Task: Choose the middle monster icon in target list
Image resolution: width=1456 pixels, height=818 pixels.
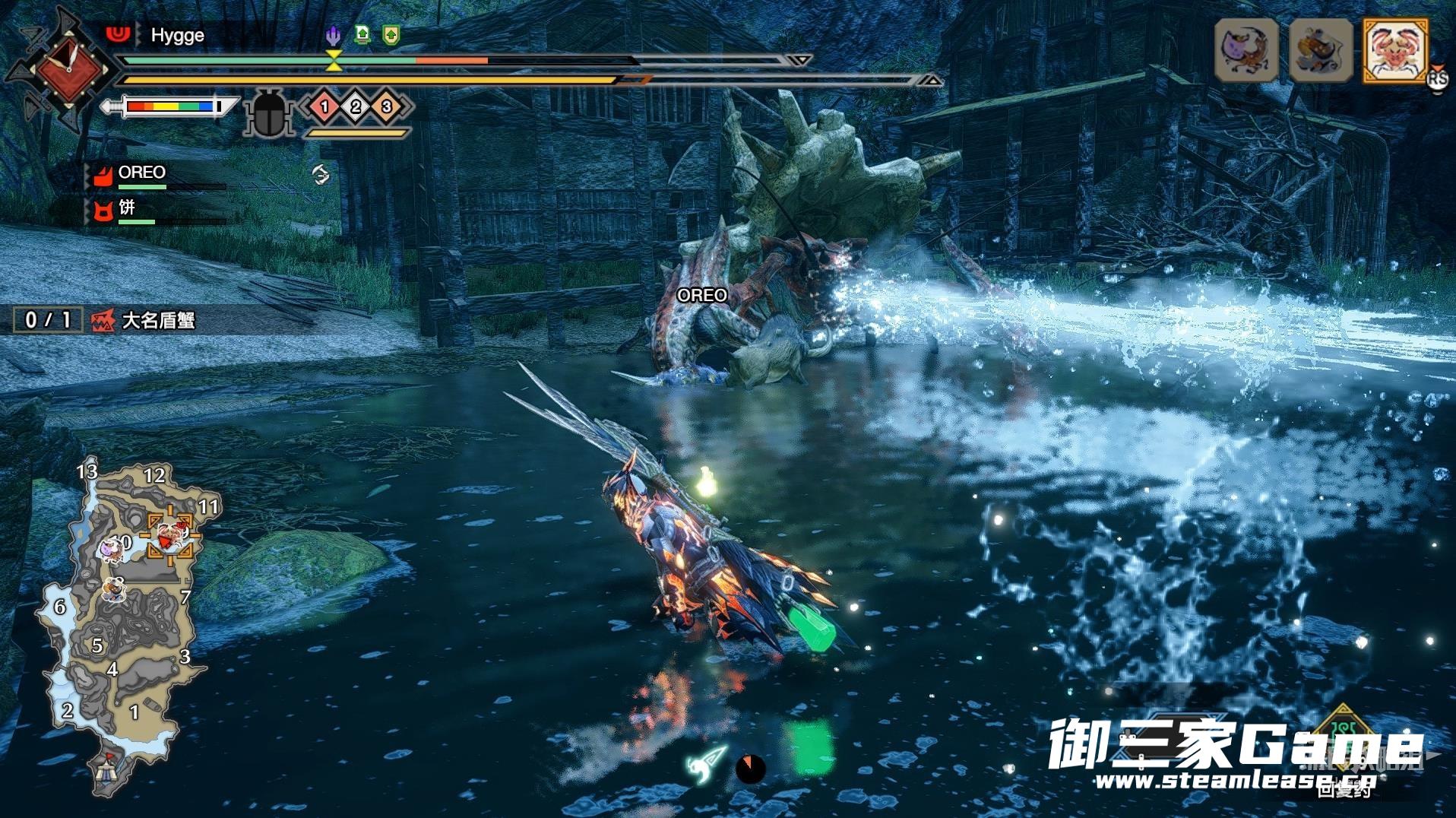Action: (1321, 50)
